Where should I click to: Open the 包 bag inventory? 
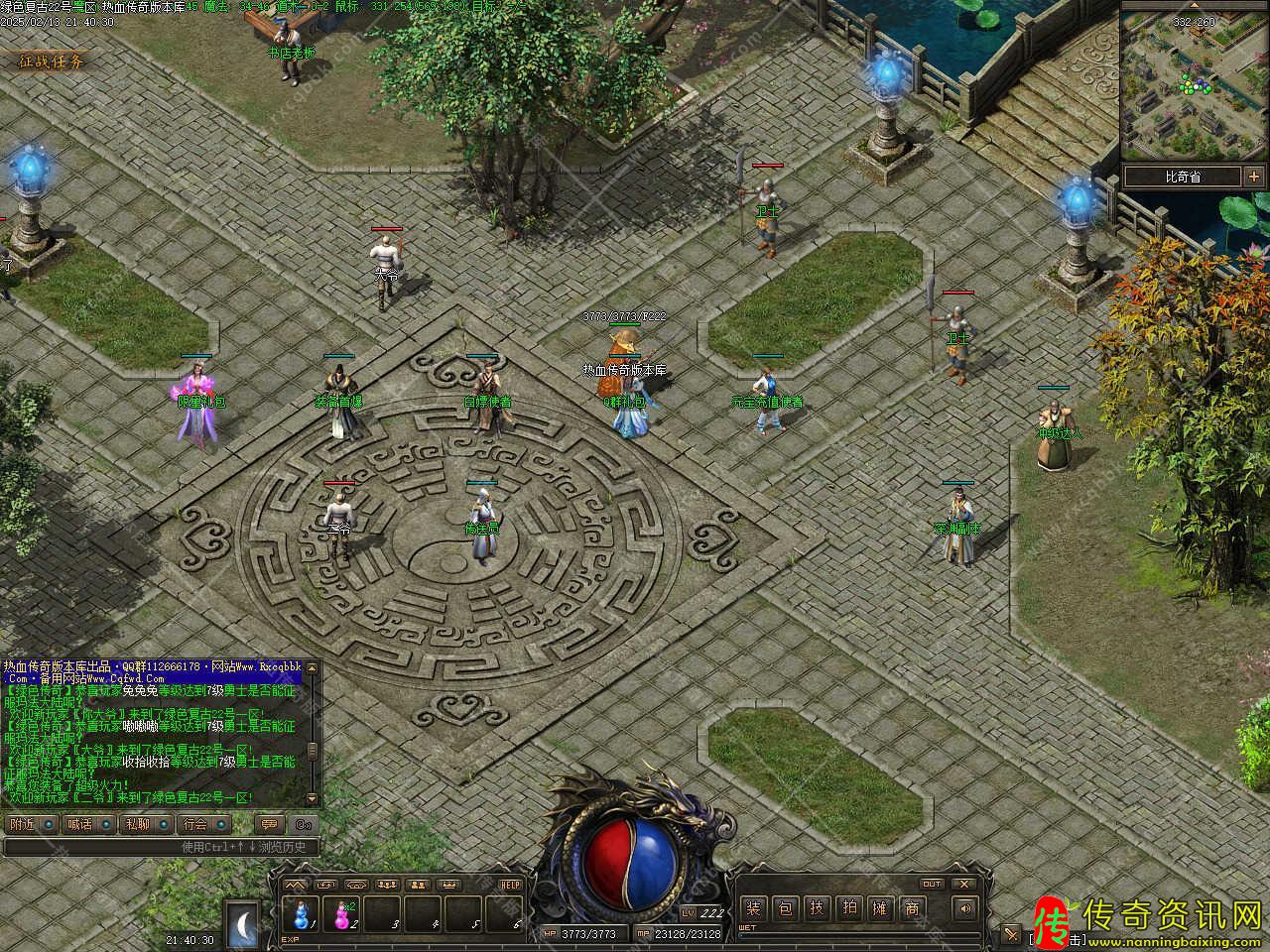785,907
